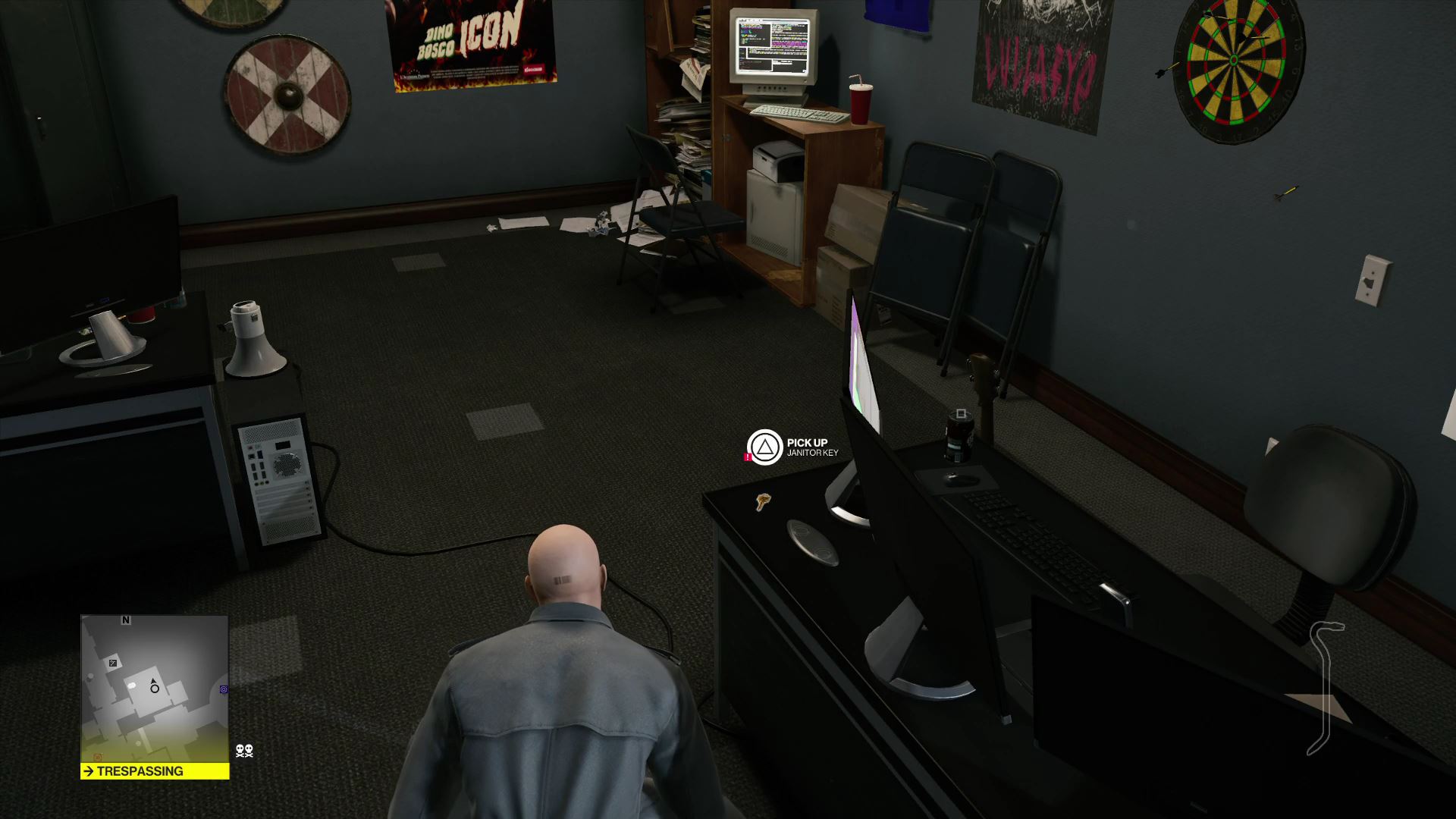Click the crowbar tool marker on the minimap
Screen dimensions: 1456x819
click(113, 663)
